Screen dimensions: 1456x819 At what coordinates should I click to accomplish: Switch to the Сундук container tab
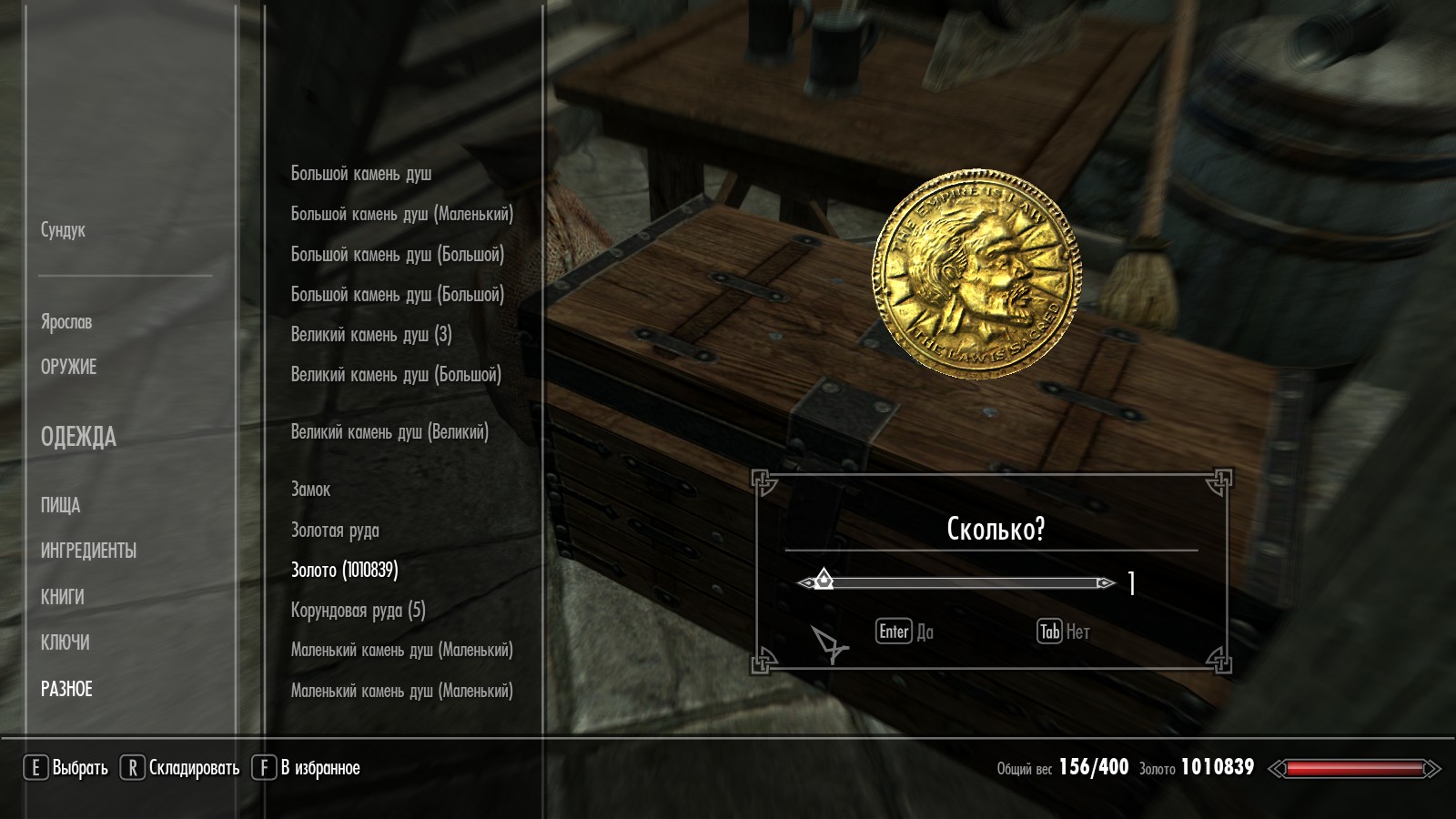tap(63, 230)
